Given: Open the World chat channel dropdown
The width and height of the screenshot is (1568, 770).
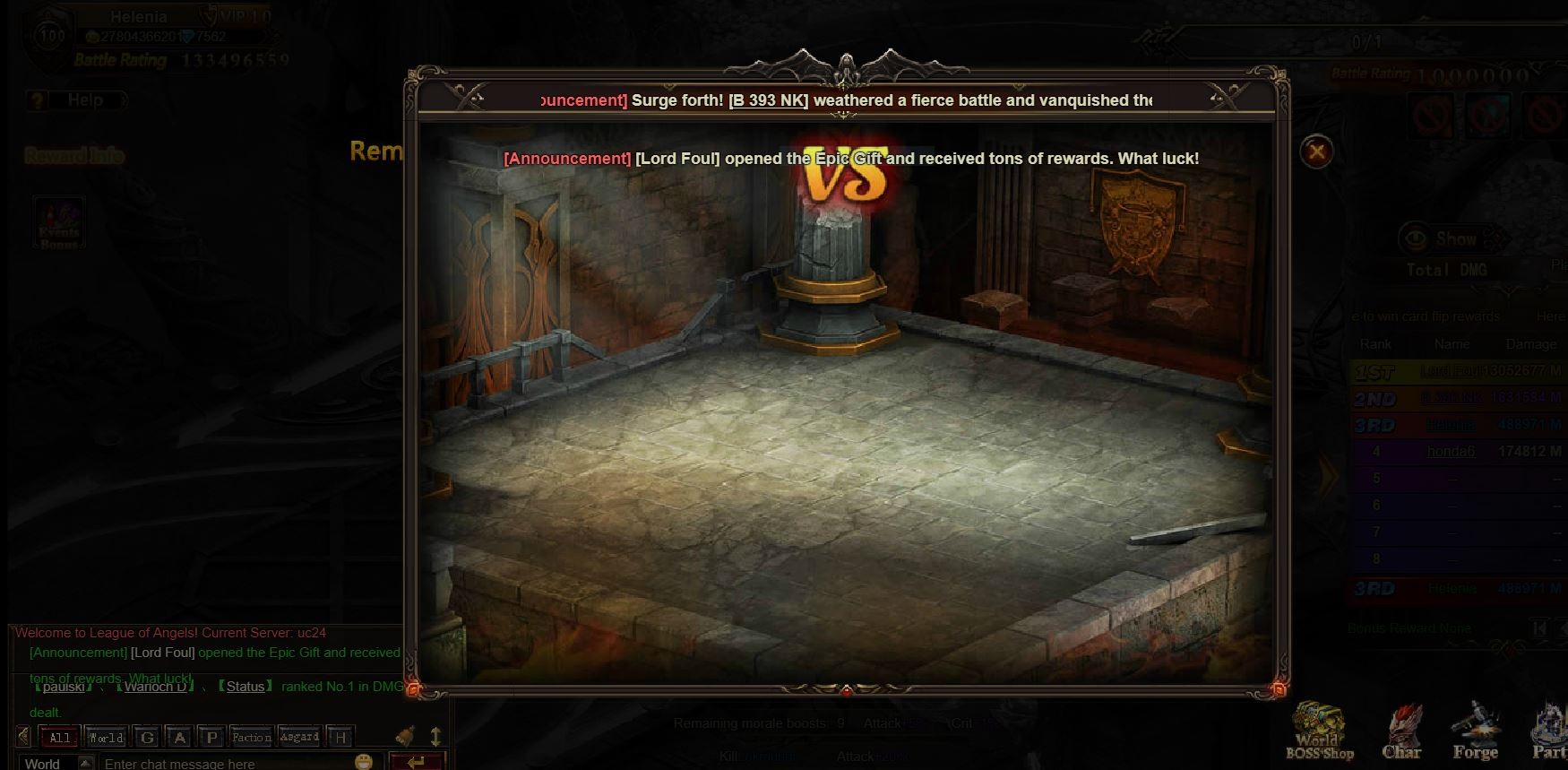Looking at the screenshot, I should 85,763.
